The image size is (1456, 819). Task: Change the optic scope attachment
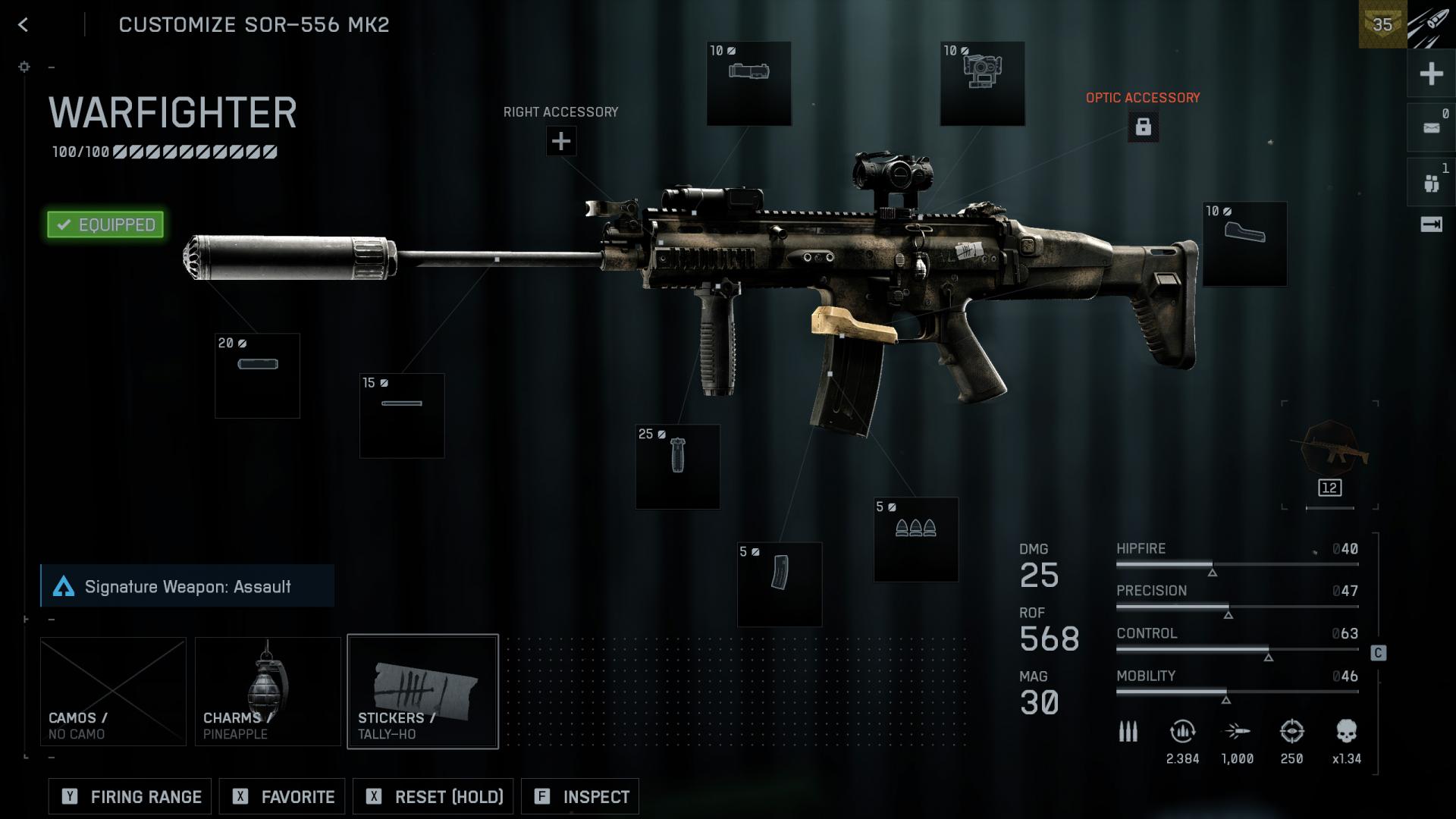tap(982, 83)
